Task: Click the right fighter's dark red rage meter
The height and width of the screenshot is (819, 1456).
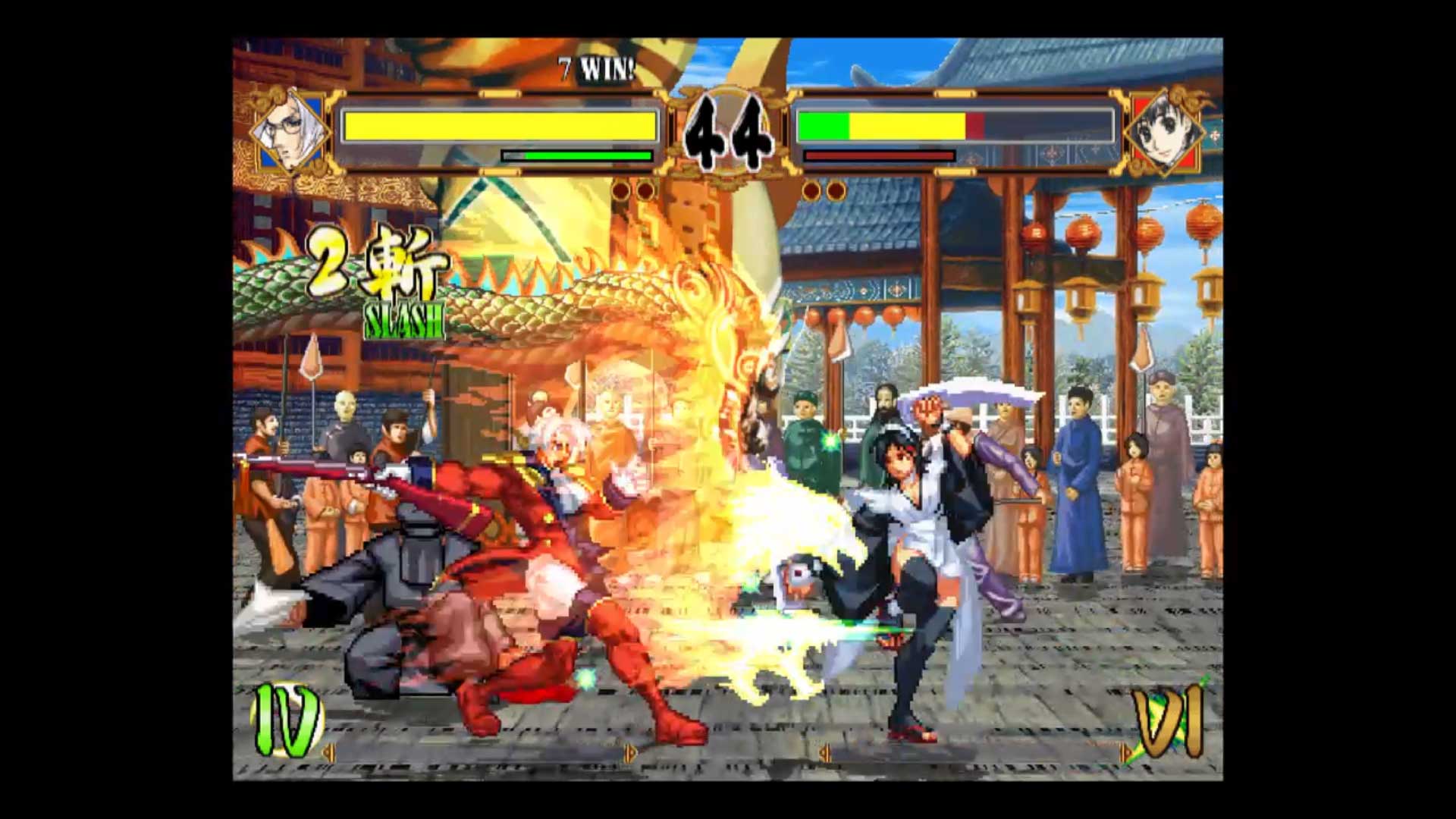Action: pyautogui.click(x=880, y=155)
